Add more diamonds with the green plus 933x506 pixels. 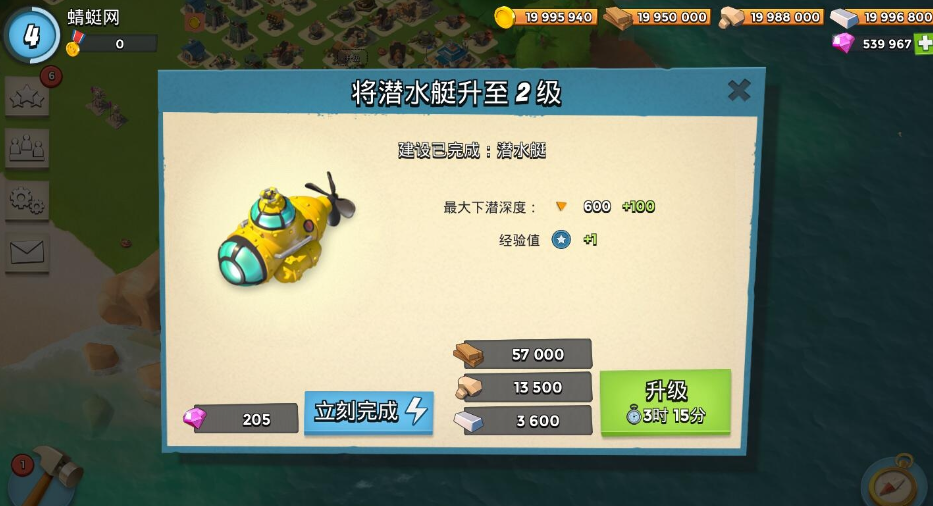tap(924, 44)
